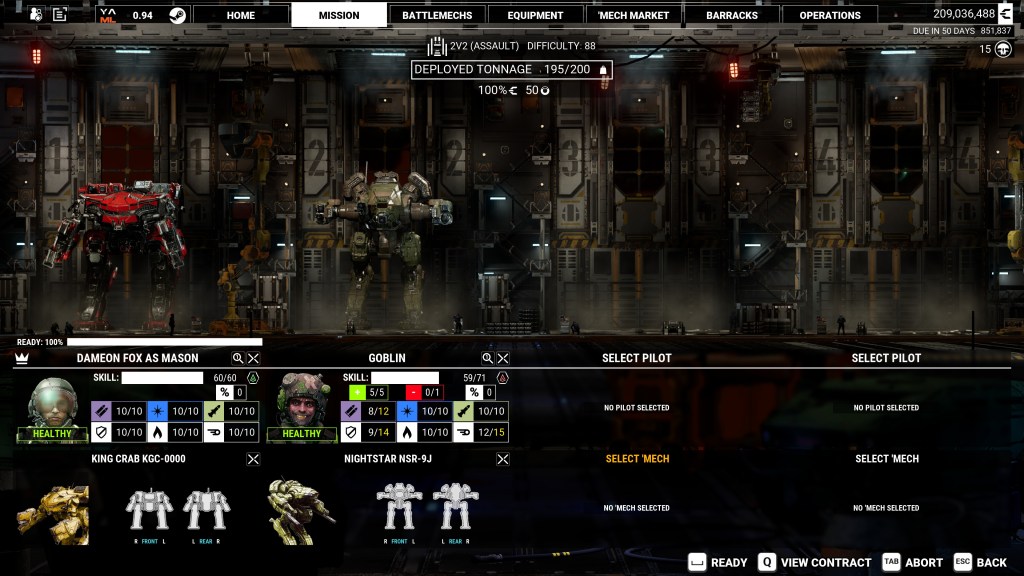Open the Barracks tab
Image resolution: width=1024 pixels, height=576 pixels.
pyautogui.click(x=733, y=15)
